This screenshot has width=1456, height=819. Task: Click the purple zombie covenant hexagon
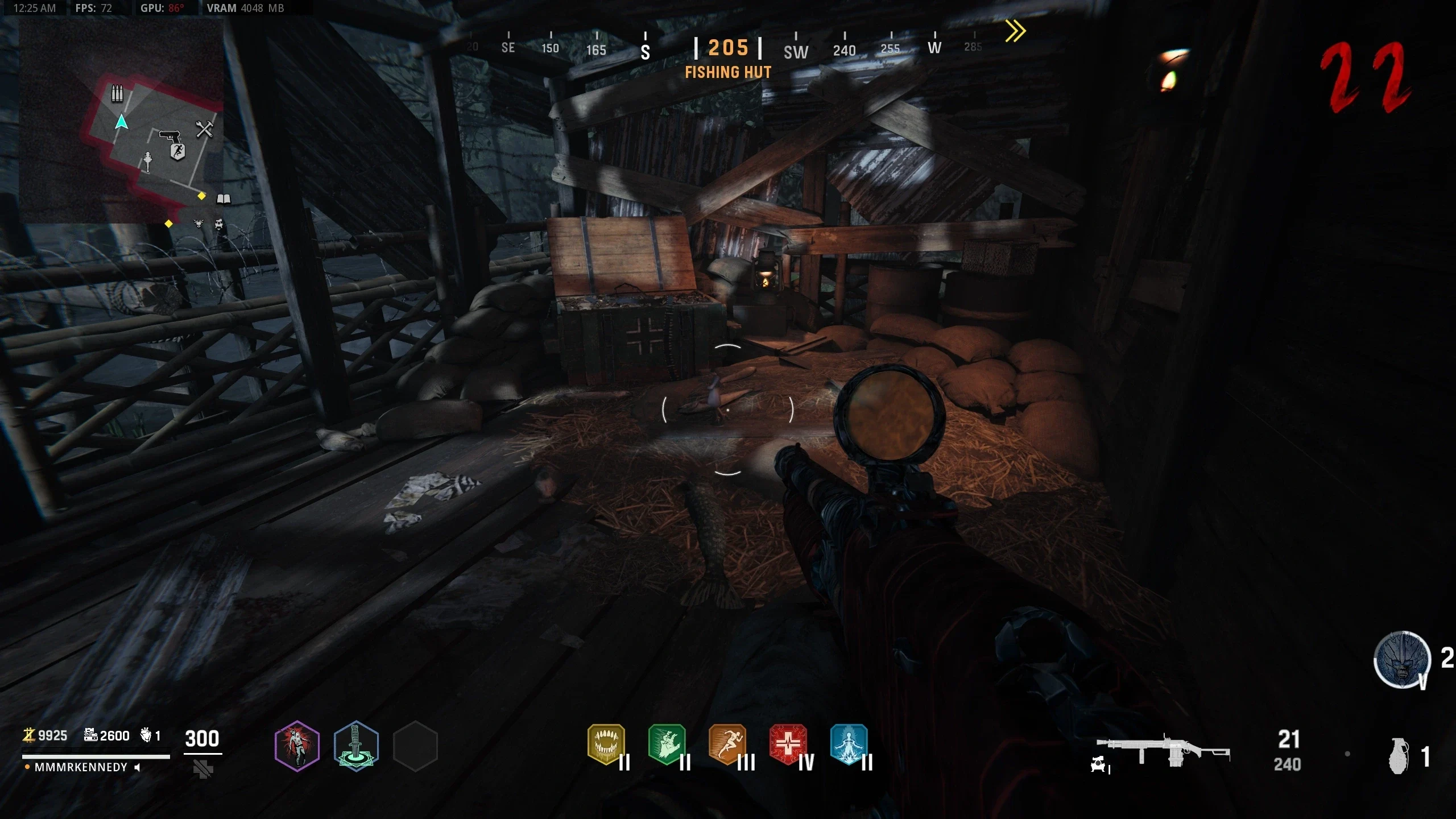297,746
